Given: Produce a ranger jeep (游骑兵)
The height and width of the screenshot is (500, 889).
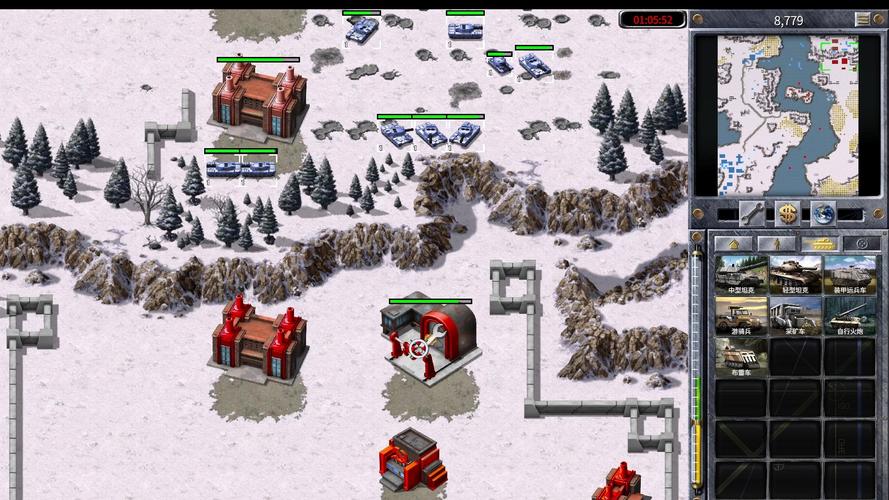Looking at the screenshot, I should (x=741, y=315).
